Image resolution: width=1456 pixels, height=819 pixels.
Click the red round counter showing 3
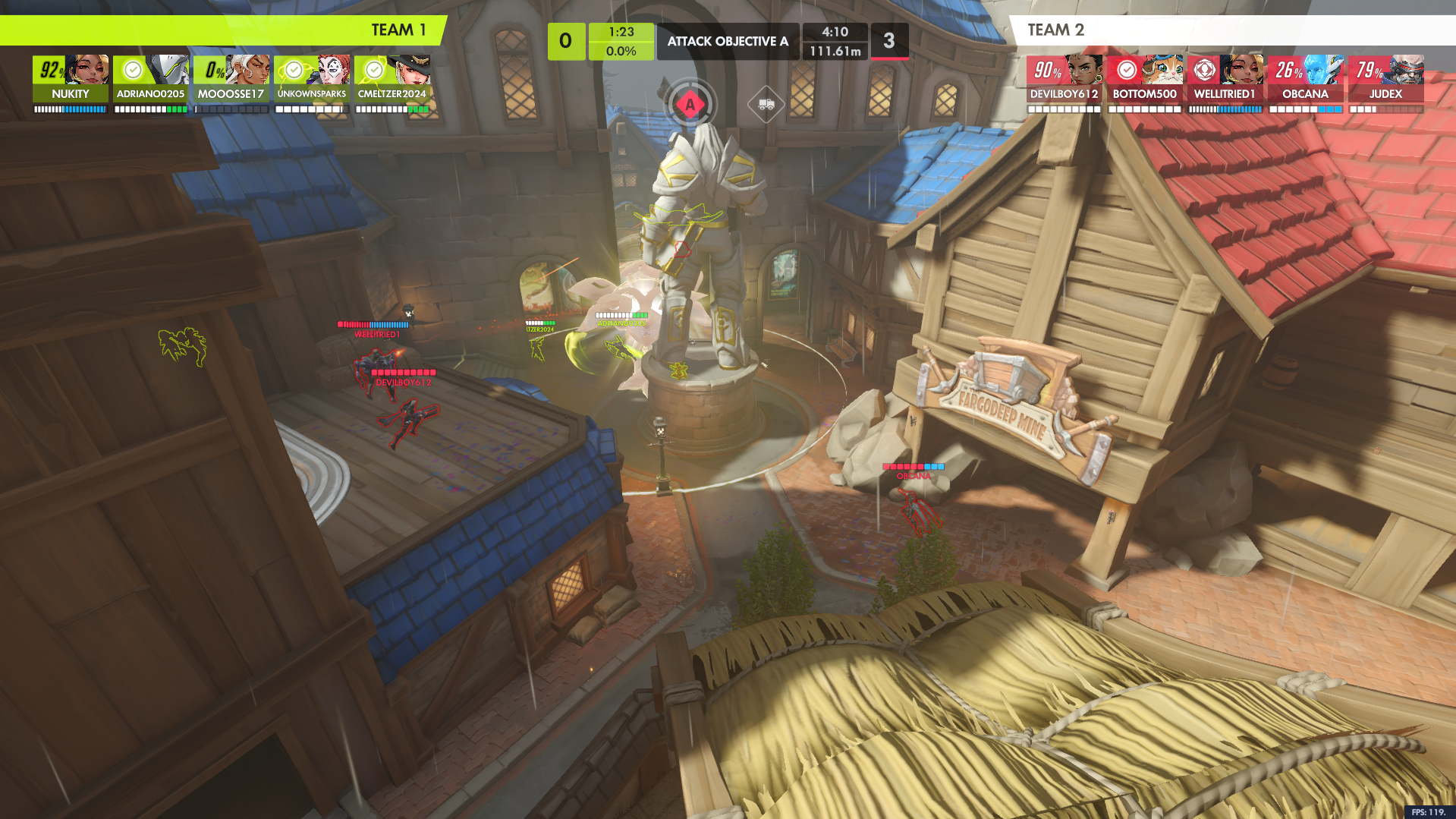click(890, 41)
